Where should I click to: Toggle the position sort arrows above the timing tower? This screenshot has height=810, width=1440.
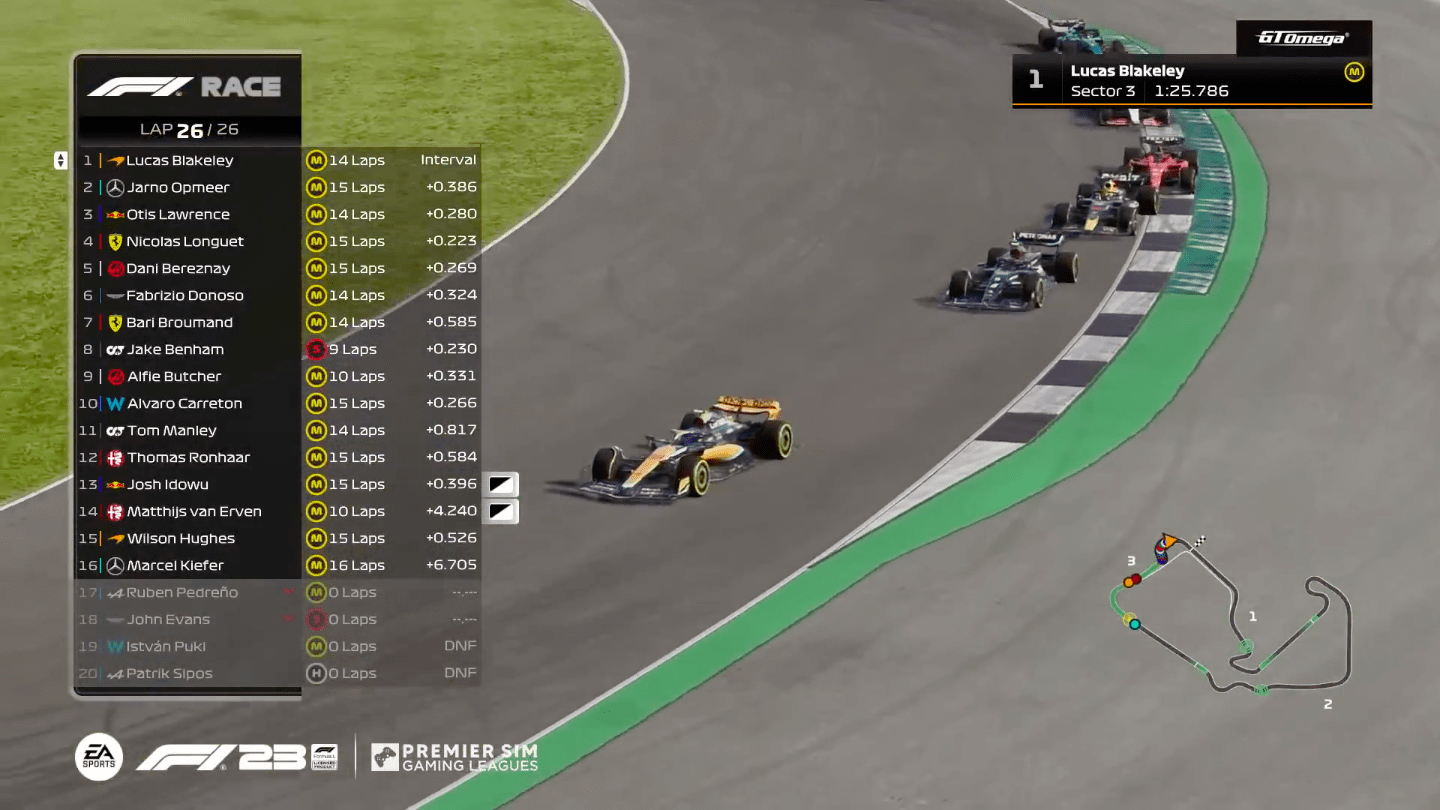(x=62, y=160)
